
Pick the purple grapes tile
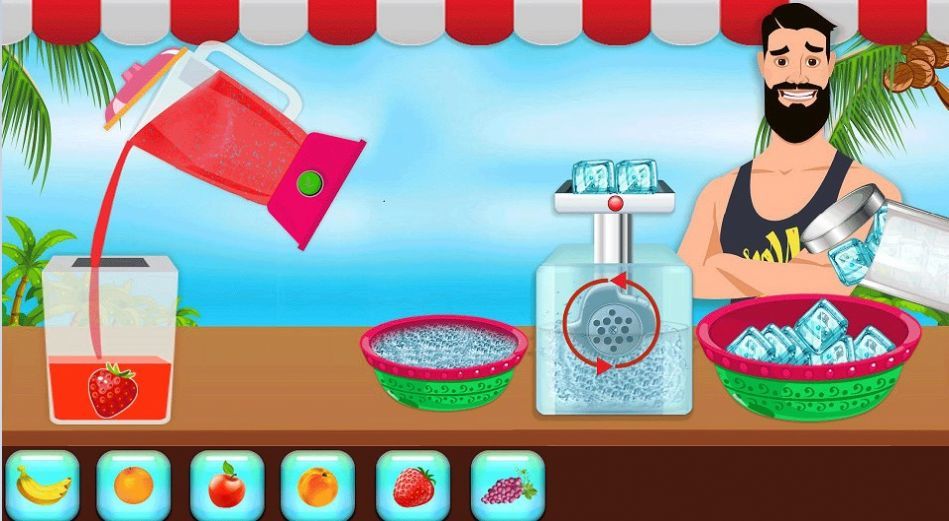(x=508, y=486)
